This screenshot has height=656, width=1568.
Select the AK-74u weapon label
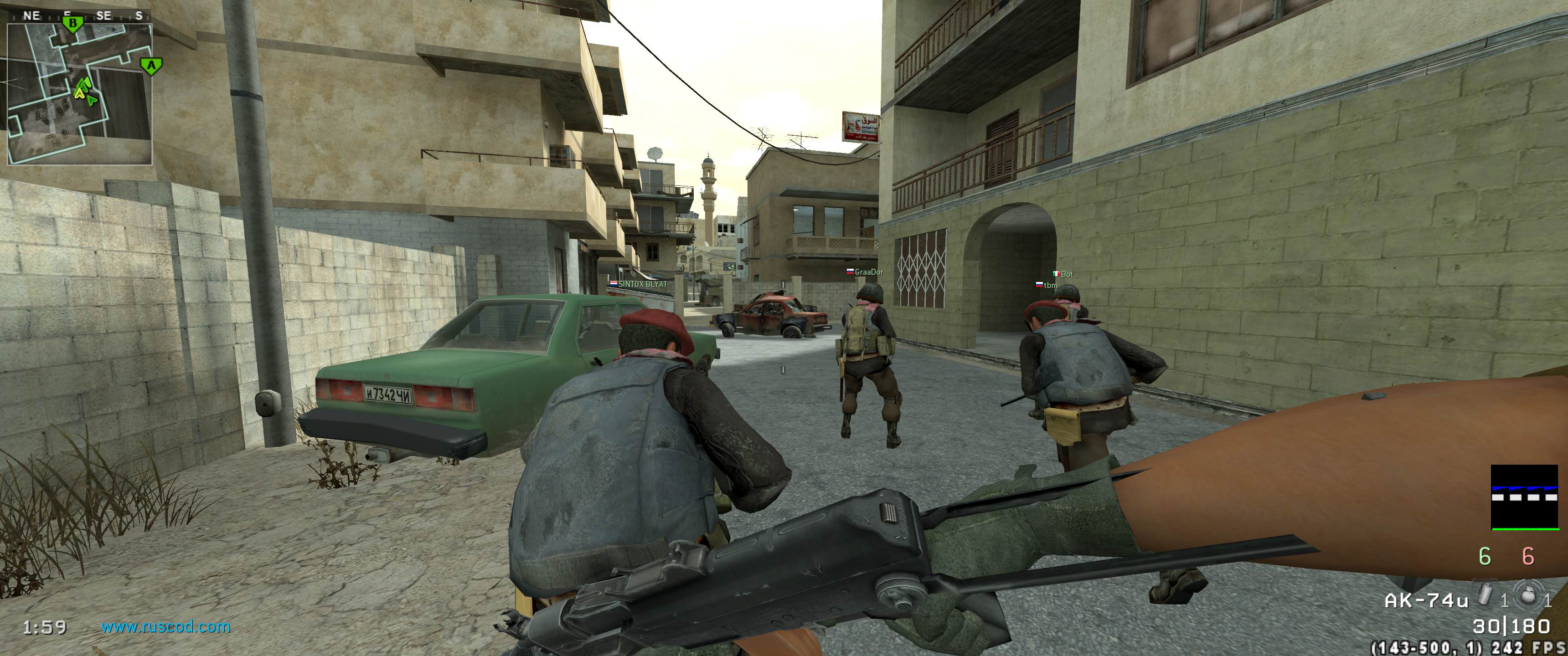pyautogui.click(x=1426, y=600)
